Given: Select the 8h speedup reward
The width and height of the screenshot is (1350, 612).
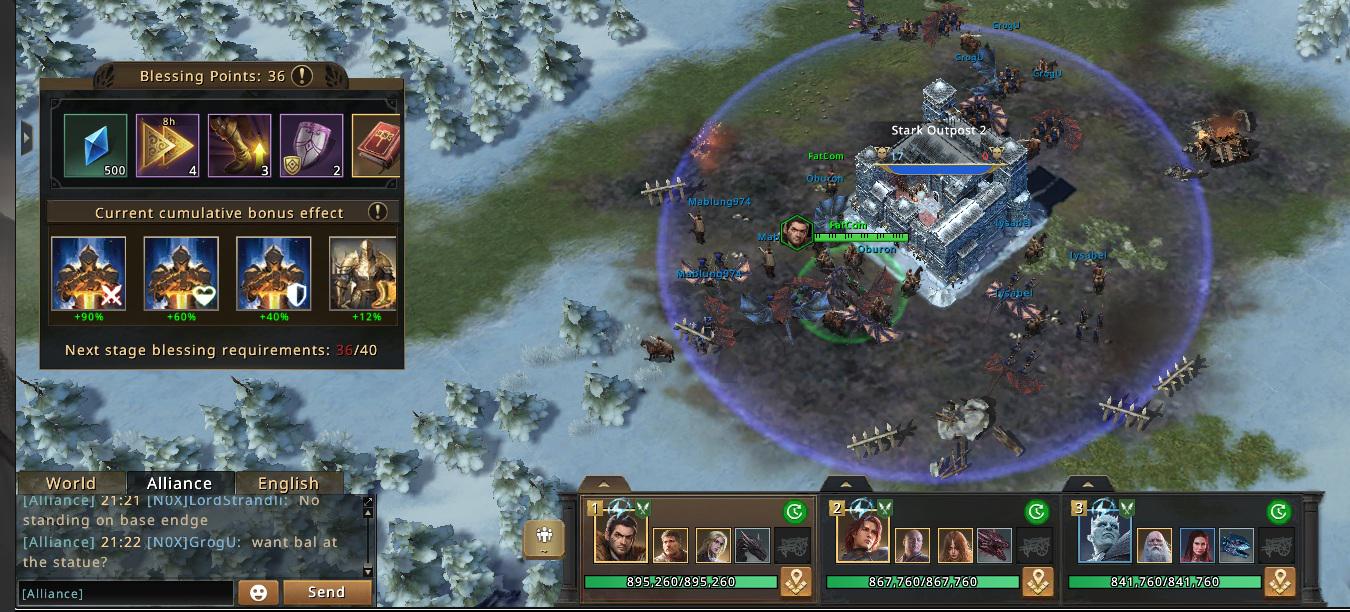Looking at the screenshot, I should [x=167, y=146].
